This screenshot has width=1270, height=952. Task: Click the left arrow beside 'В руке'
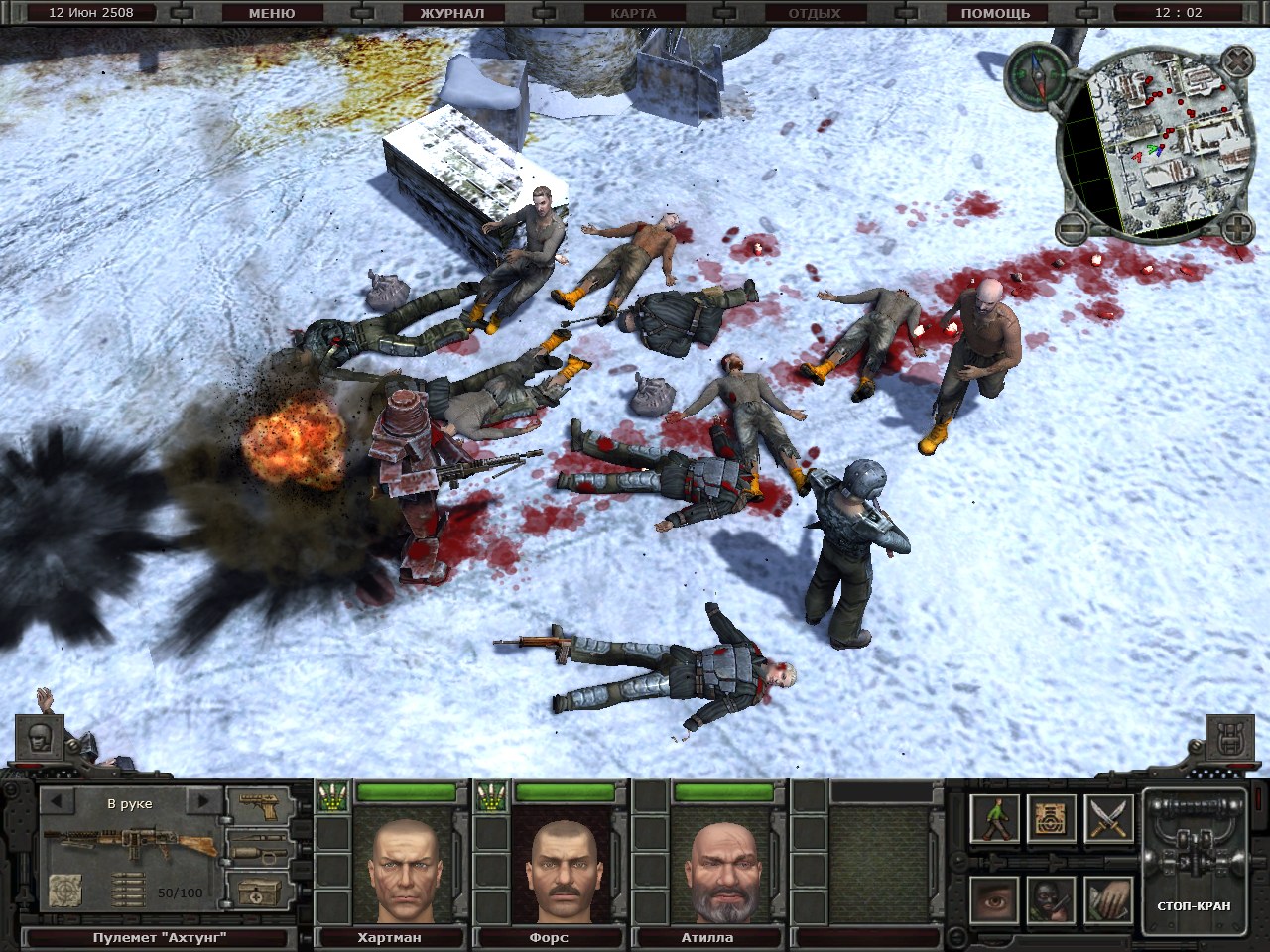pyautogui.click(x=57, y=802)
